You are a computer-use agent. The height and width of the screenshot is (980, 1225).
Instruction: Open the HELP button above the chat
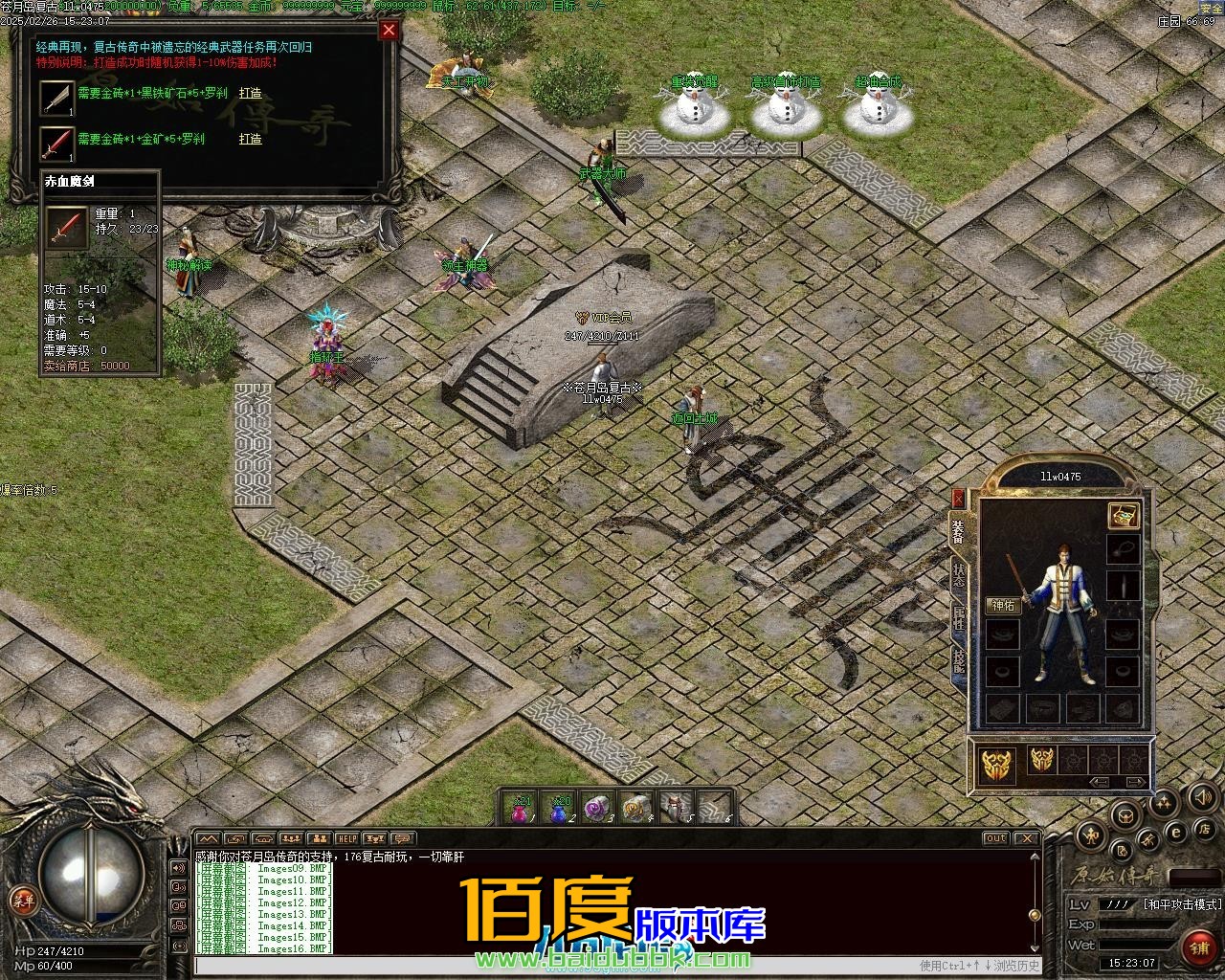346,839
